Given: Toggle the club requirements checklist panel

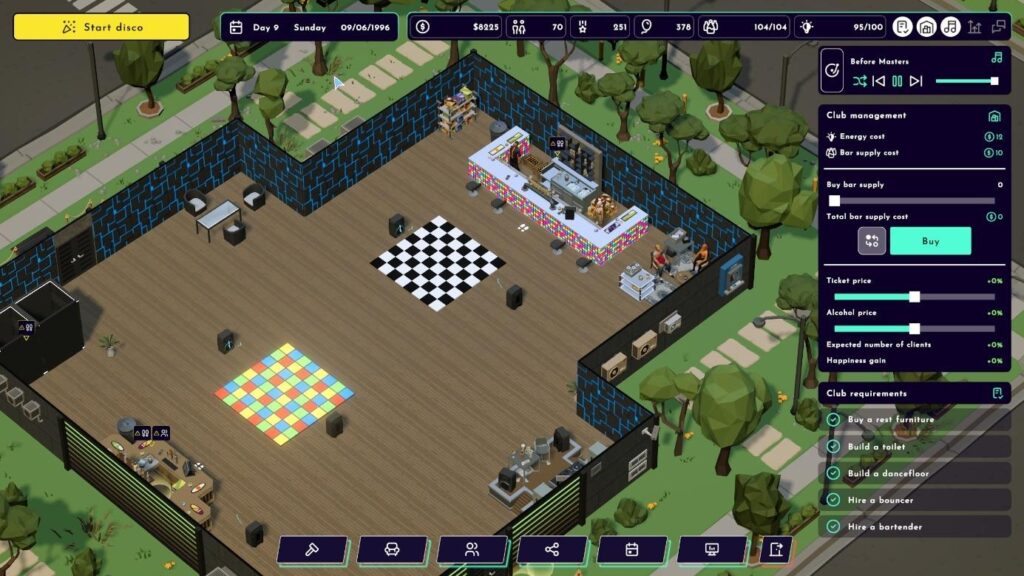Looking at the screenshot, I should pyautogui.click(x=996, y=393).
